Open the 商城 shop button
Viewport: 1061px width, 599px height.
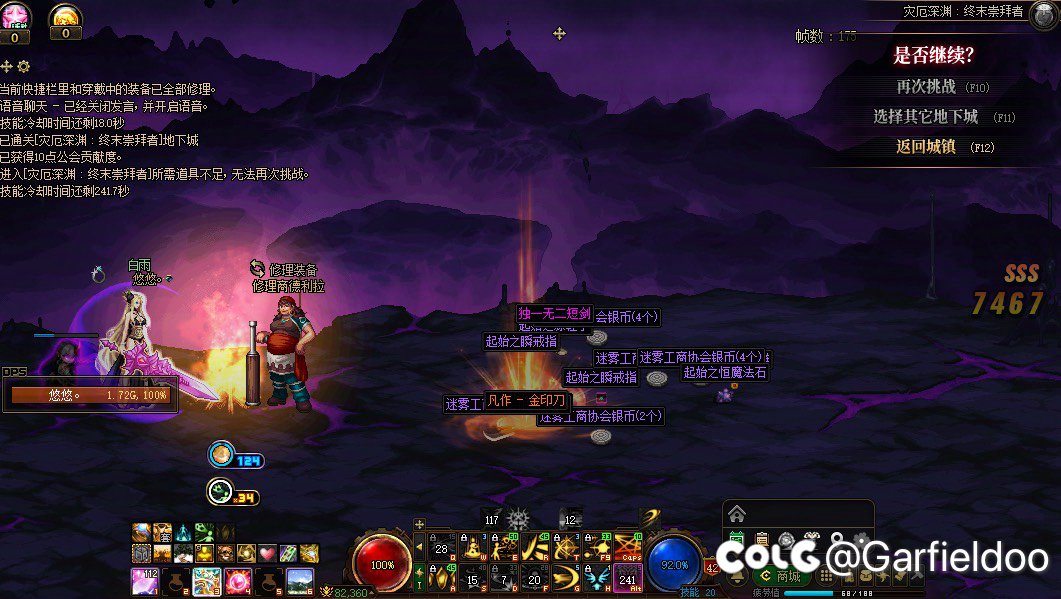(781, 576)
